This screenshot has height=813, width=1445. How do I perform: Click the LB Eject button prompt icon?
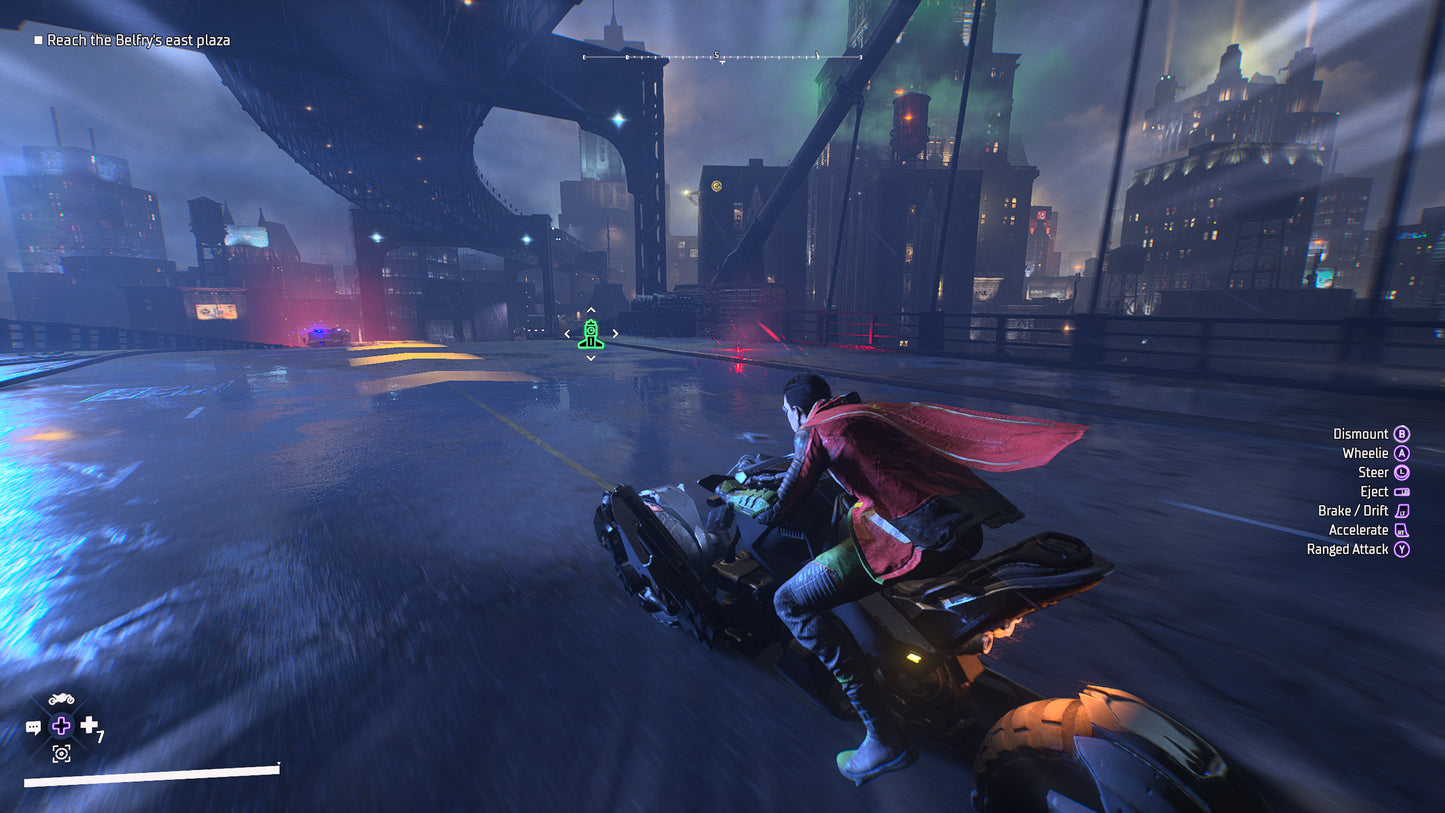coord(1402,491)
